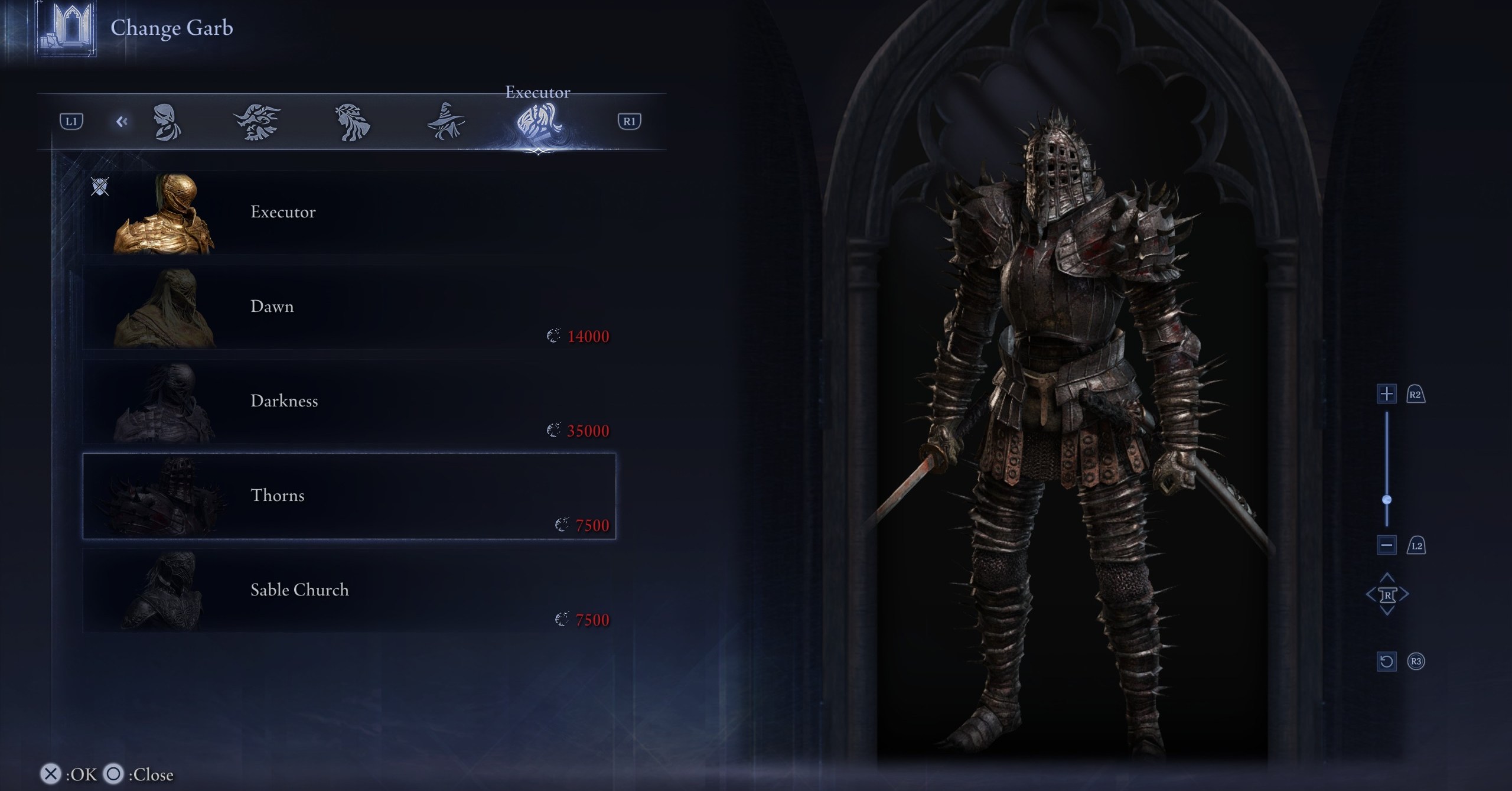Pick the Darkness garb entry
Screen dimensions: 1512x791
click(x=348, y=402)
